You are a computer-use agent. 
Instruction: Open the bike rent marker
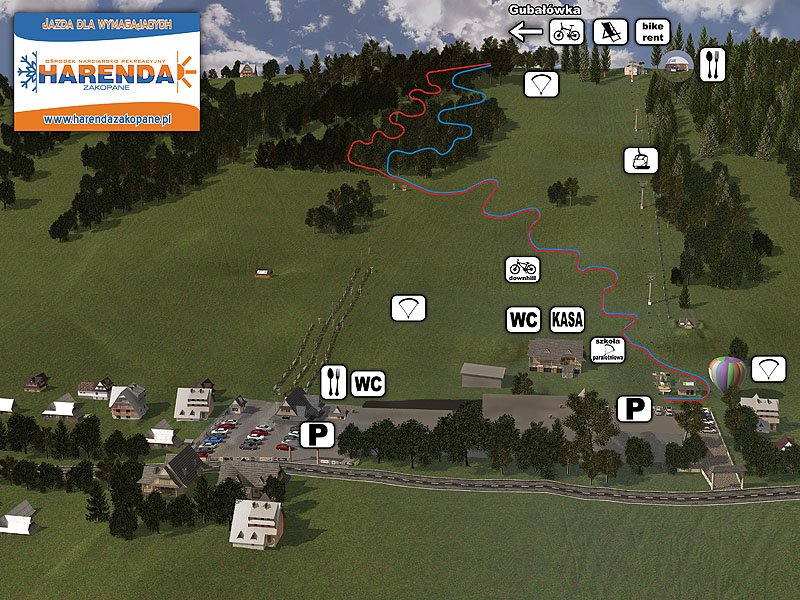pyautogui.click(x=652, y=32)
